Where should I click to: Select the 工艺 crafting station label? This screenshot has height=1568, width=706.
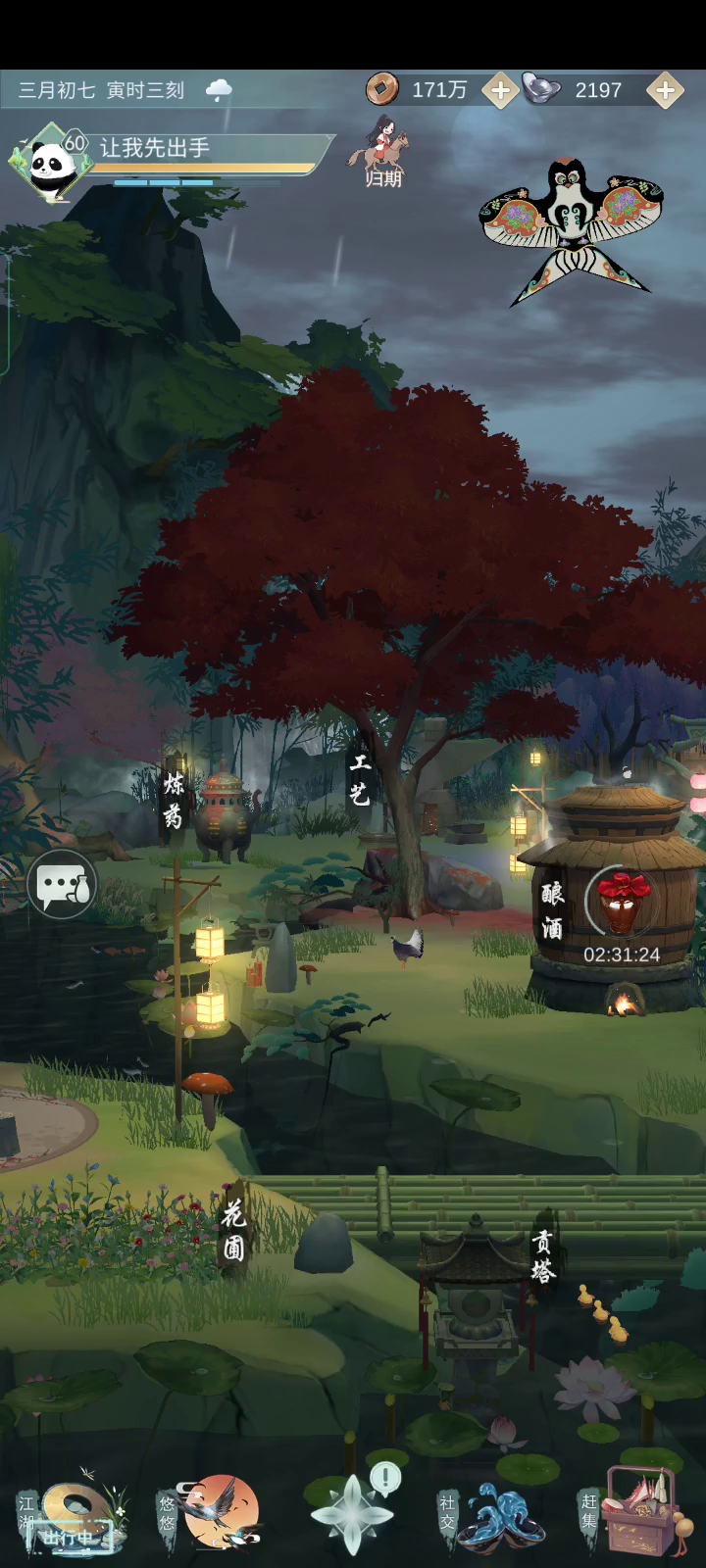coord(360,780)
